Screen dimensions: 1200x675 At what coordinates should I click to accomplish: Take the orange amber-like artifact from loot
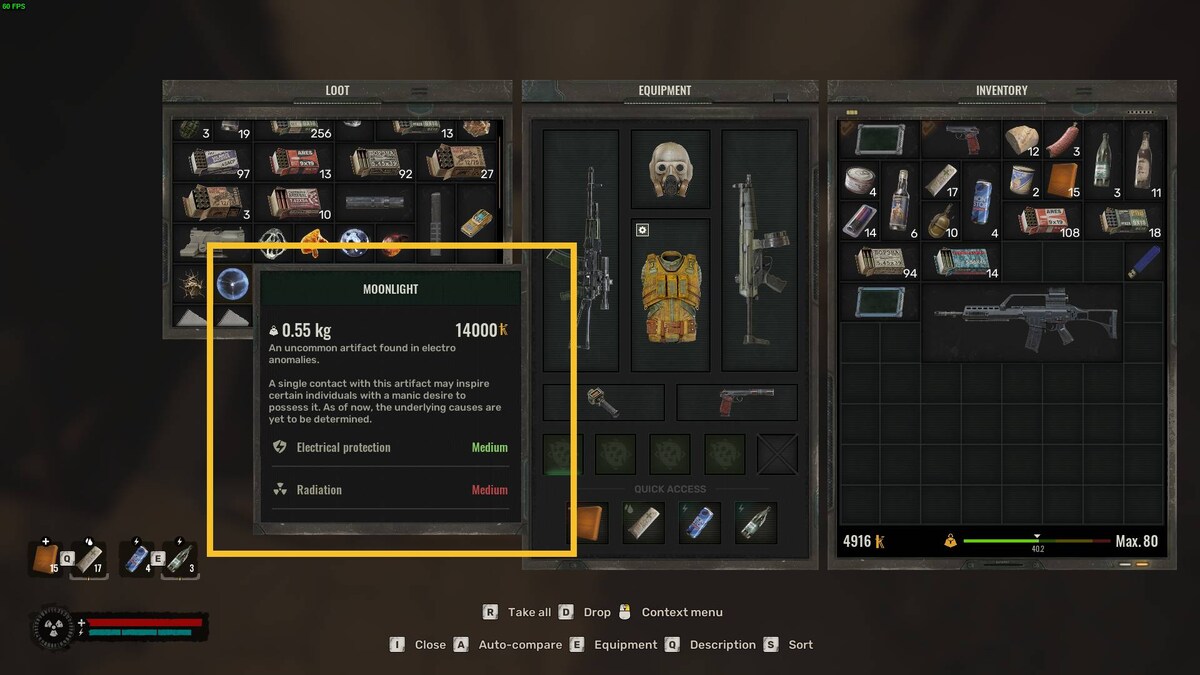pyautogui.click(x=314, y=241)
